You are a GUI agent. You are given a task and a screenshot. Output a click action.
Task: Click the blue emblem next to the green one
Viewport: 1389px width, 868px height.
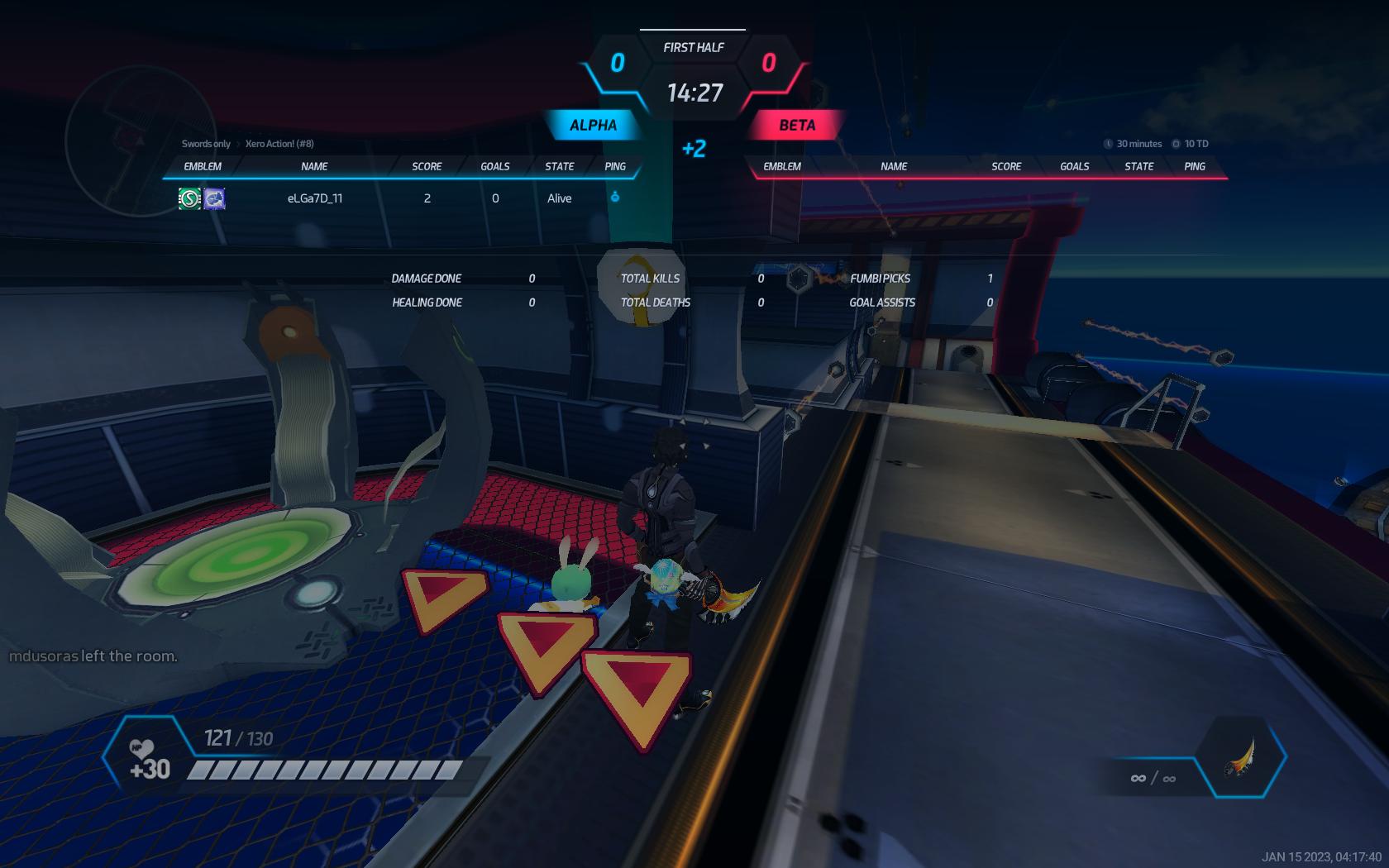[215, 198]
